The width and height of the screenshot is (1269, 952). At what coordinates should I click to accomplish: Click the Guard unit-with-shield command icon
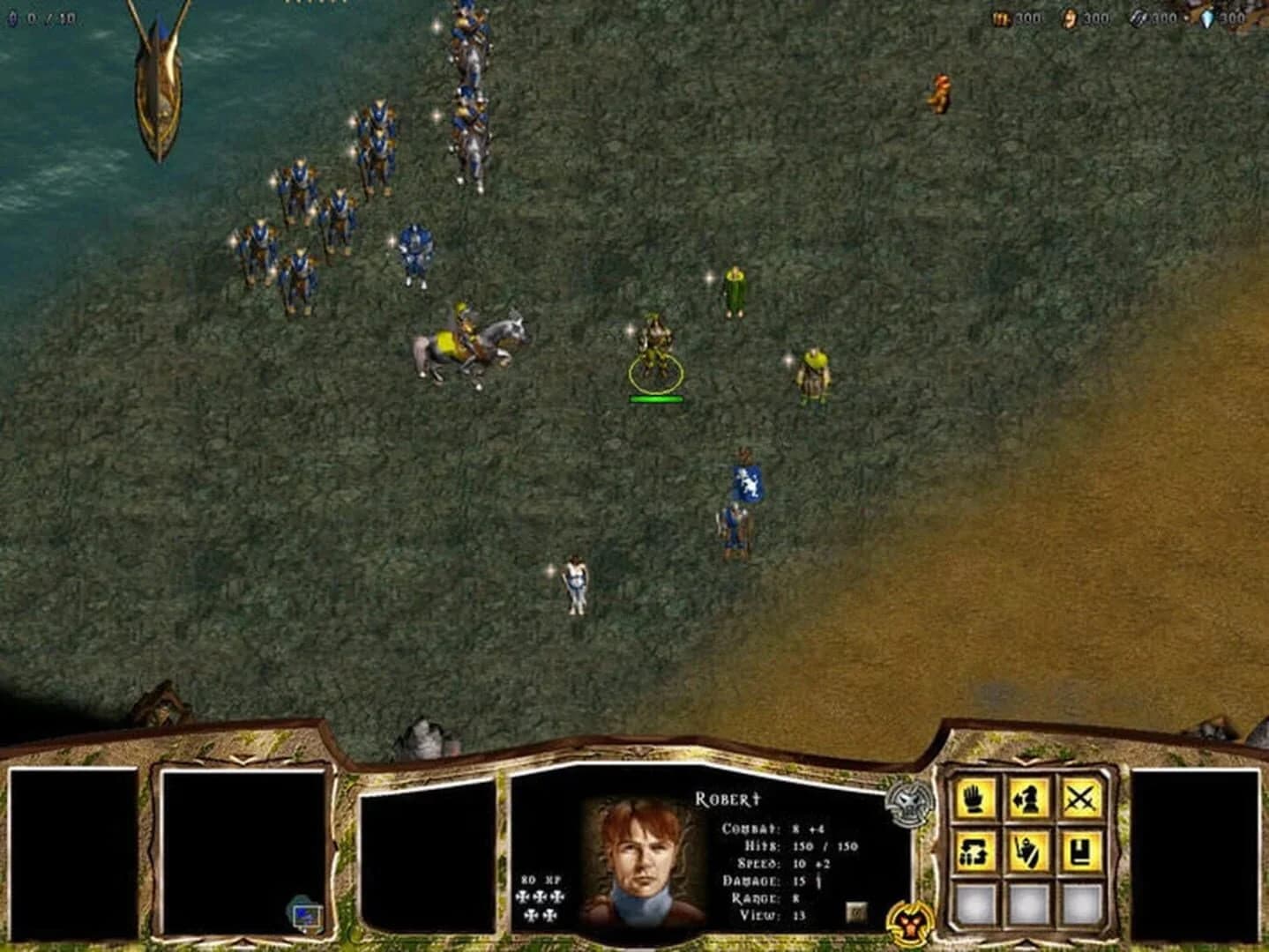pos(1028,852)
